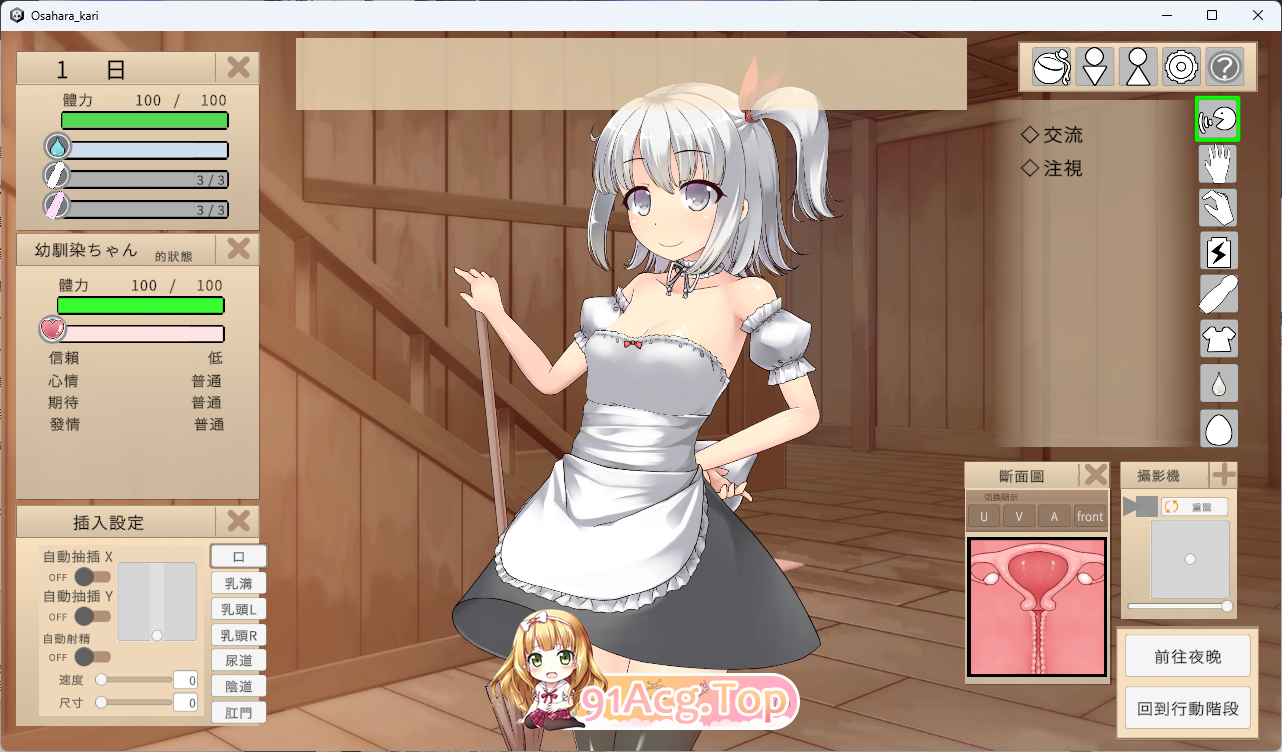Open the help (?) icon in the toolbar

point(1227,66)
